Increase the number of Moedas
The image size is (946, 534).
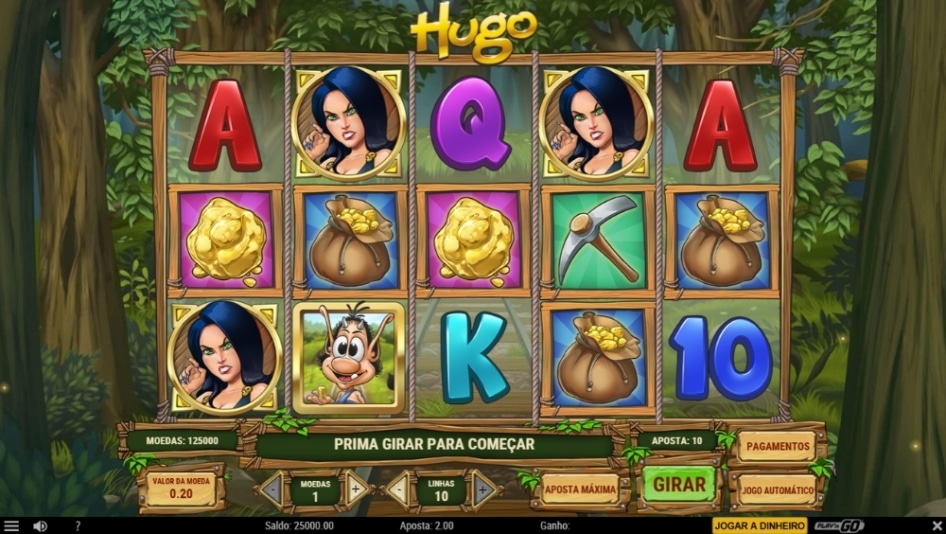[x=357, y=490]
